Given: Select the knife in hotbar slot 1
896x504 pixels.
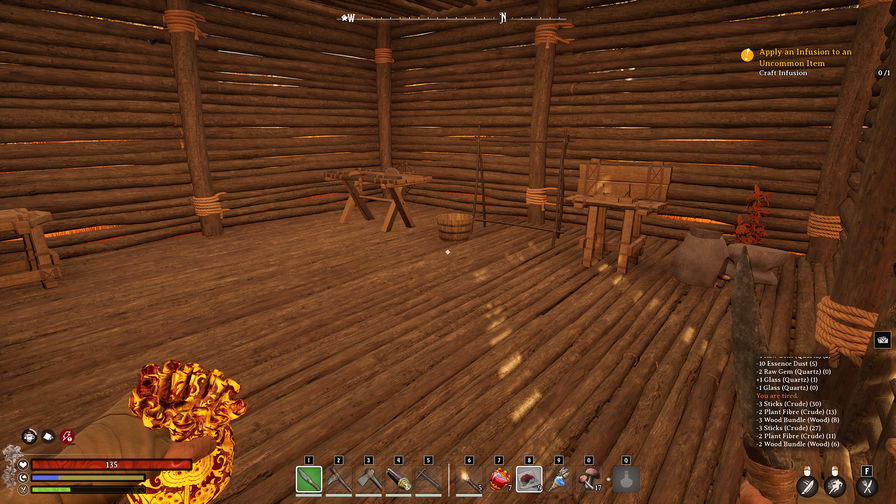Looking at the screenshot, I should [309, 480].
